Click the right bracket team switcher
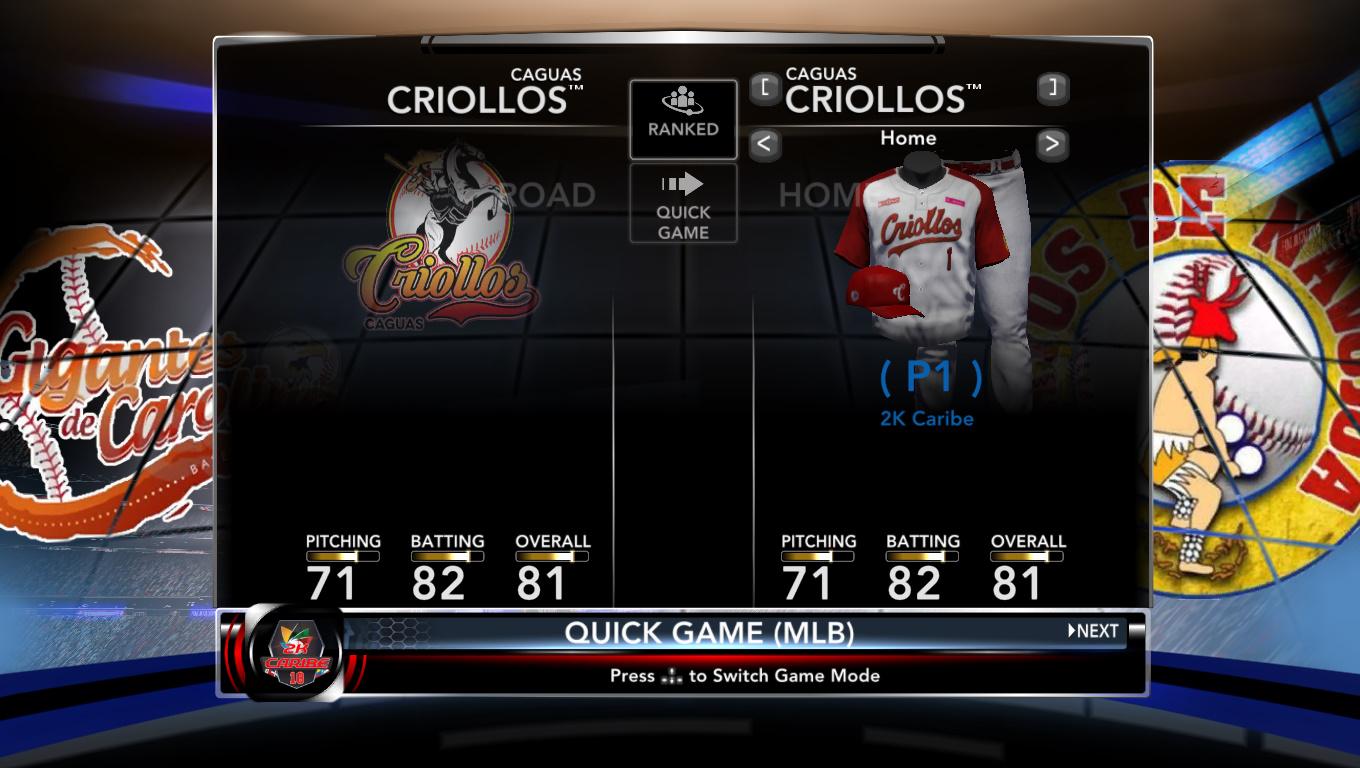The width and height of the screenshot is (1360, 768). (x=1052, y=88)
